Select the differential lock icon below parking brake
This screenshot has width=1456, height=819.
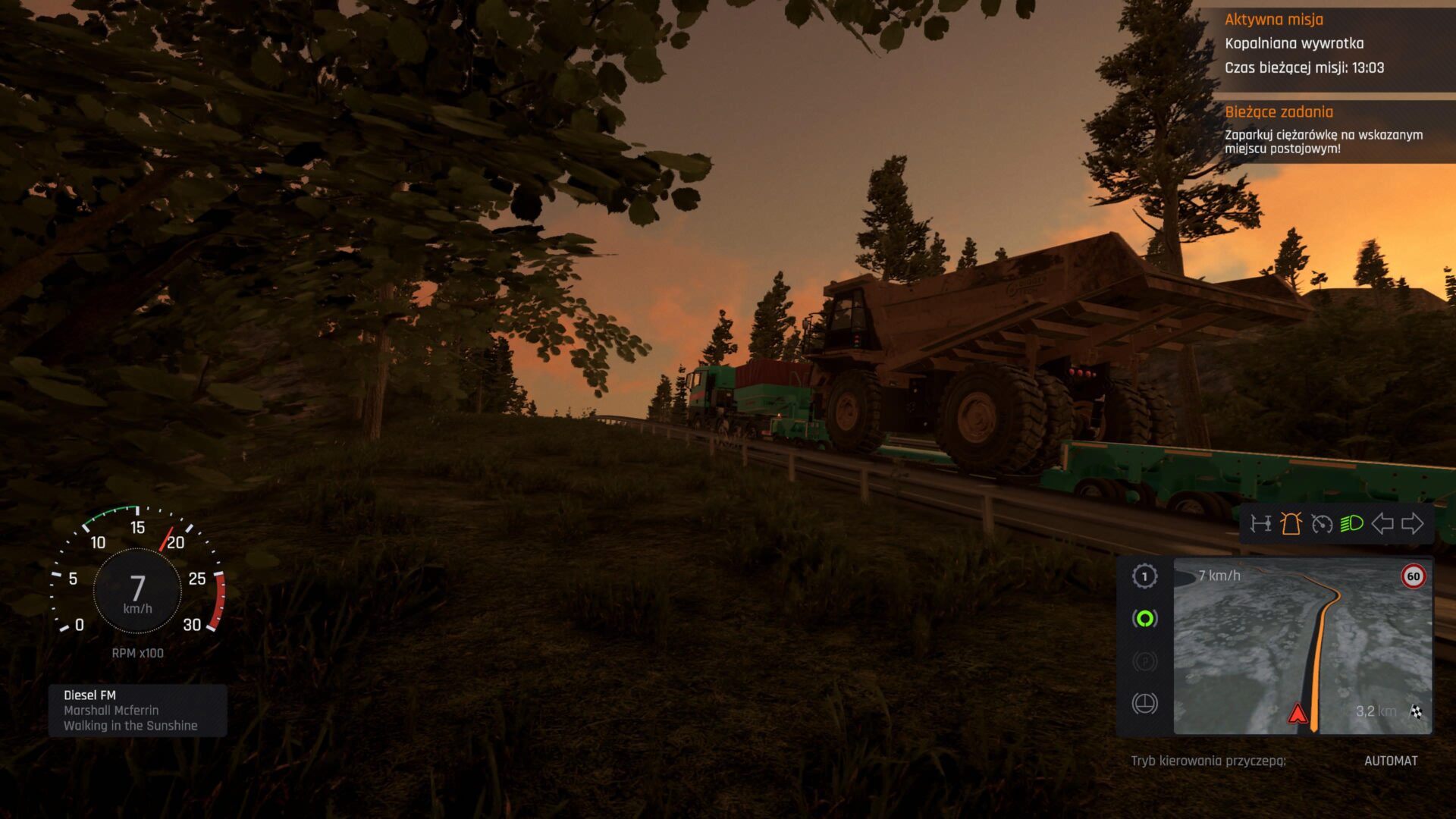(x=1144, y=702)
